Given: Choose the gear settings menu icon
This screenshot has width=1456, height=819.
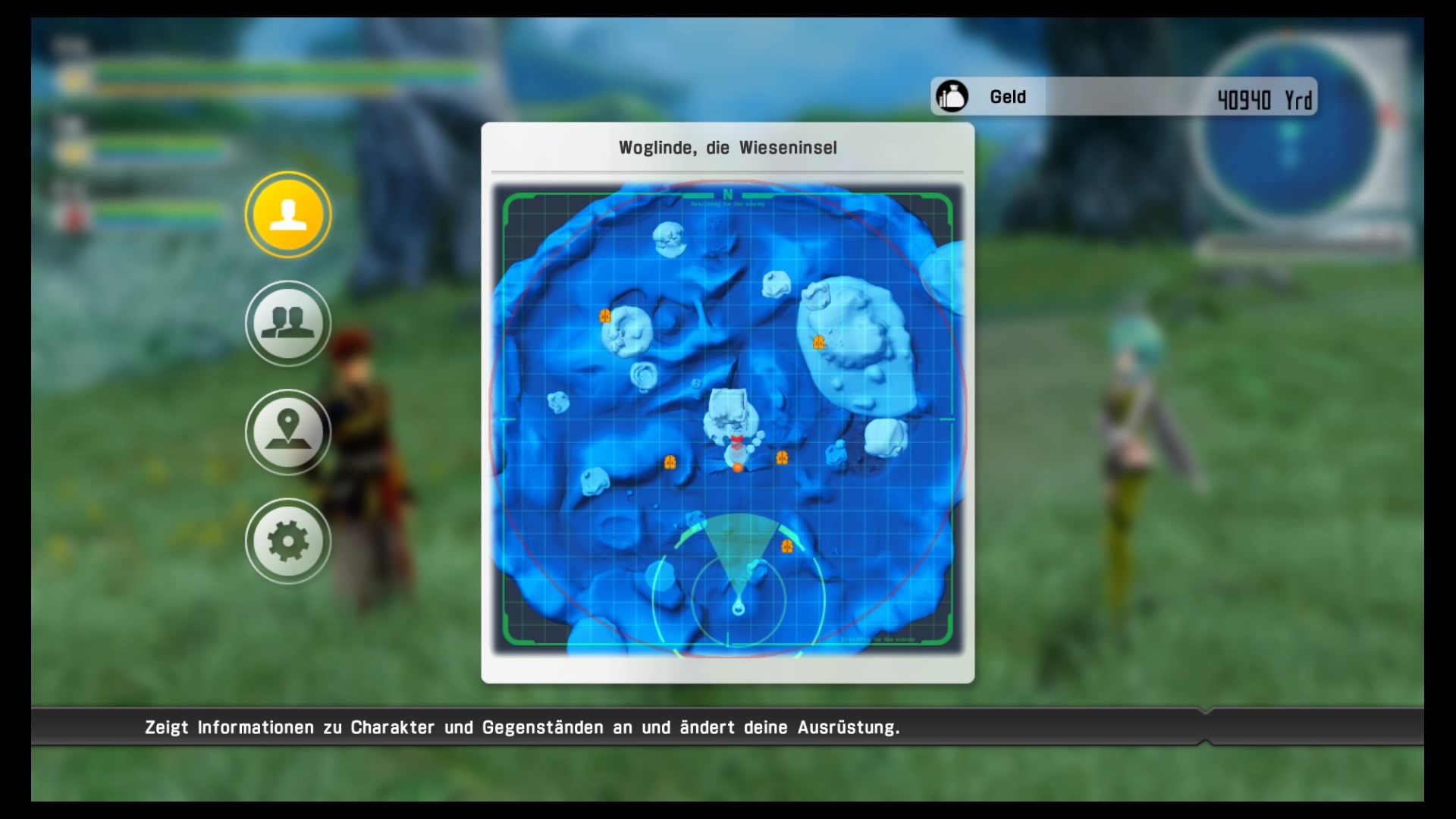Looking at the screenshot, I should click(288, 541).
